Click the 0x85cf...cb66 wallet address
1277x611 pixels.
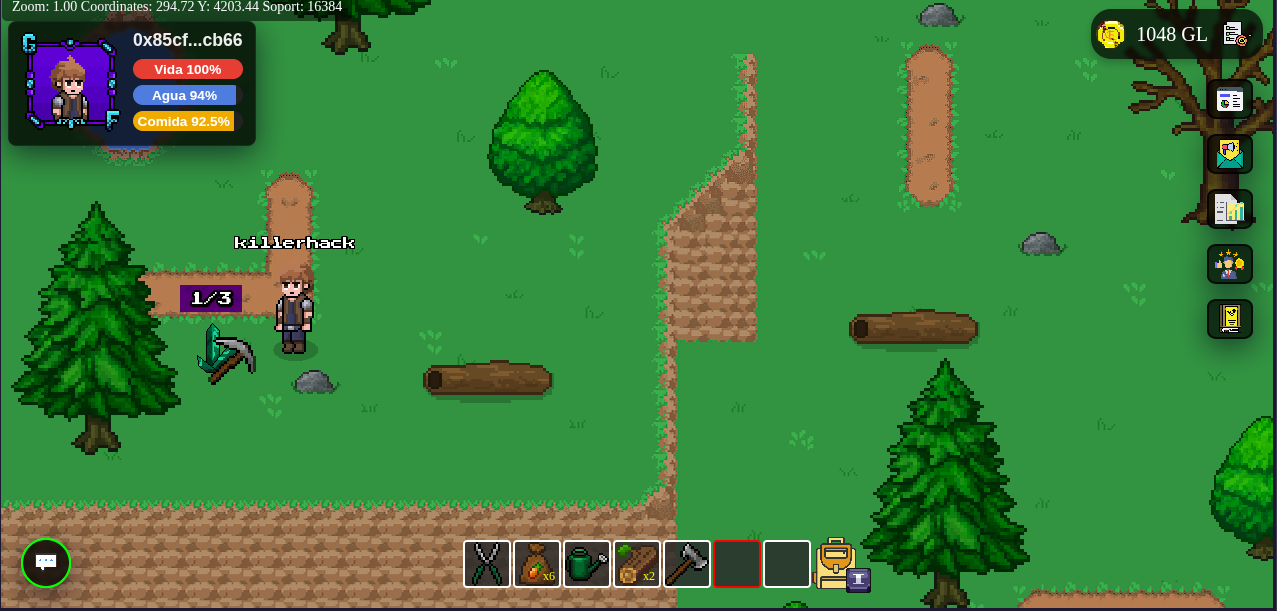point(187,40)
